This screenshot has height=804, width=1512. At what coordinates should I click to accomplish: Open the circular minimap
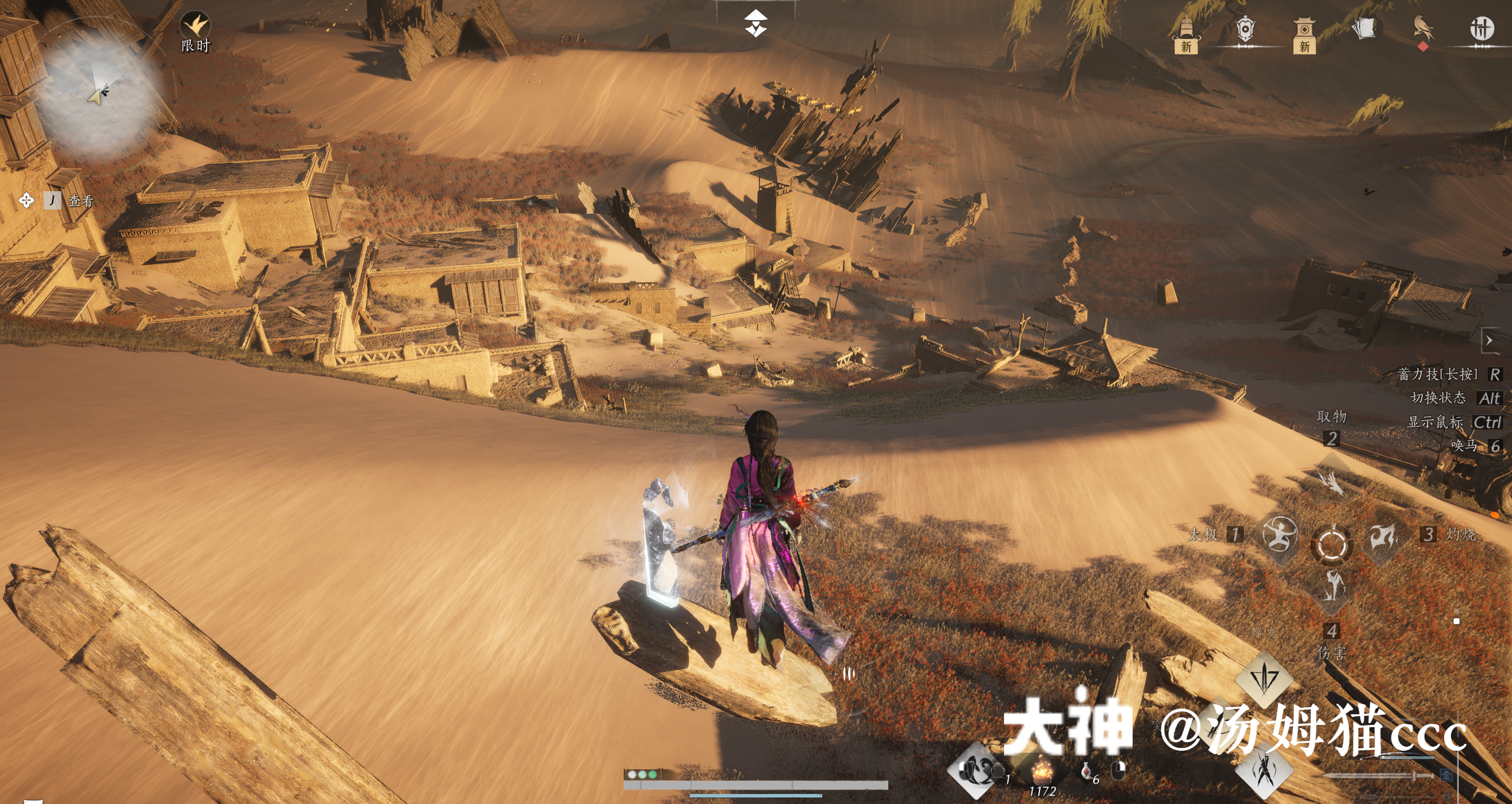(x=102, y=94)
